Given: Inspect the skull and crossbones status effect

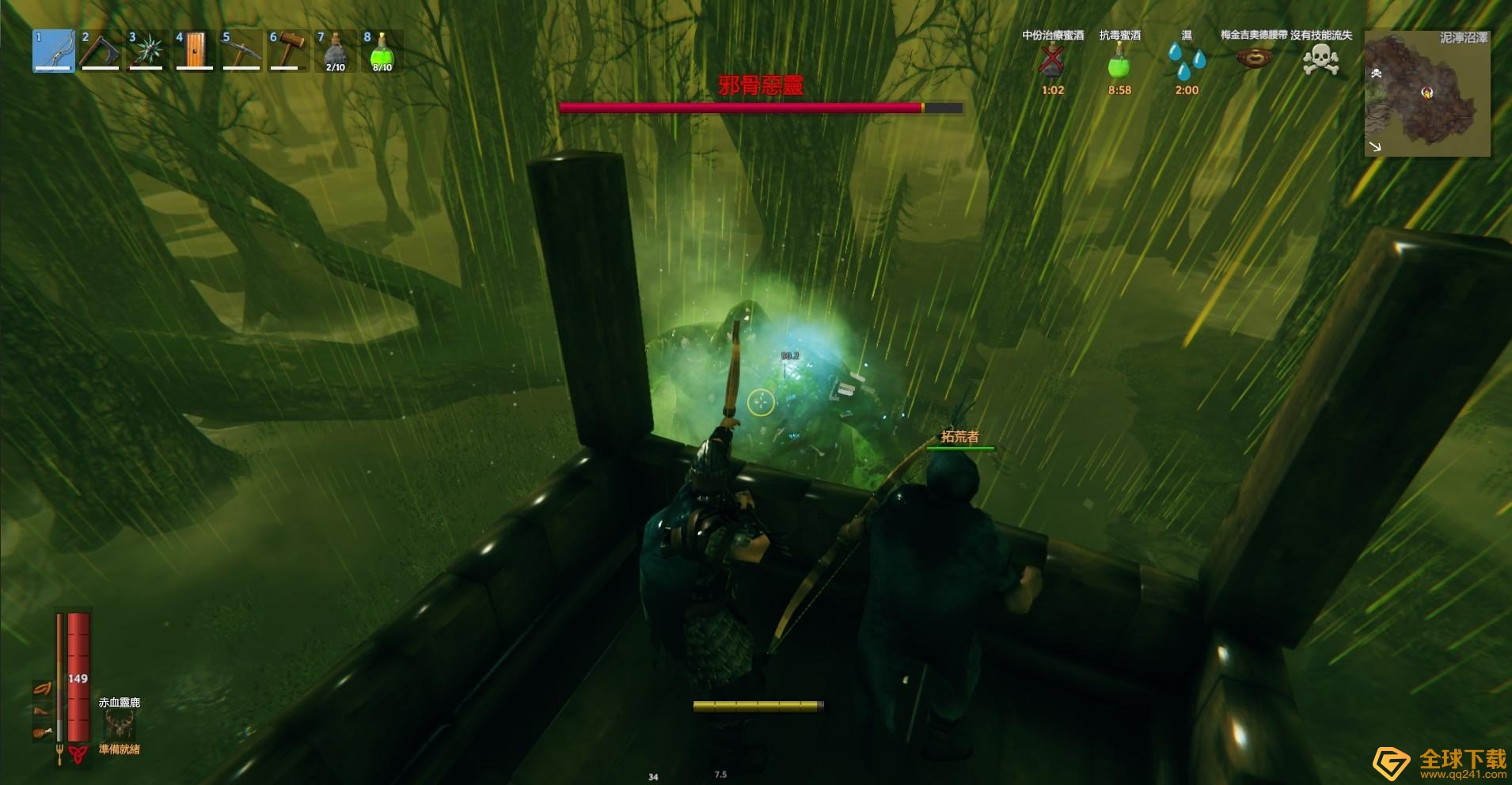Looking at the screenshot, I should tap(1320, 59).
